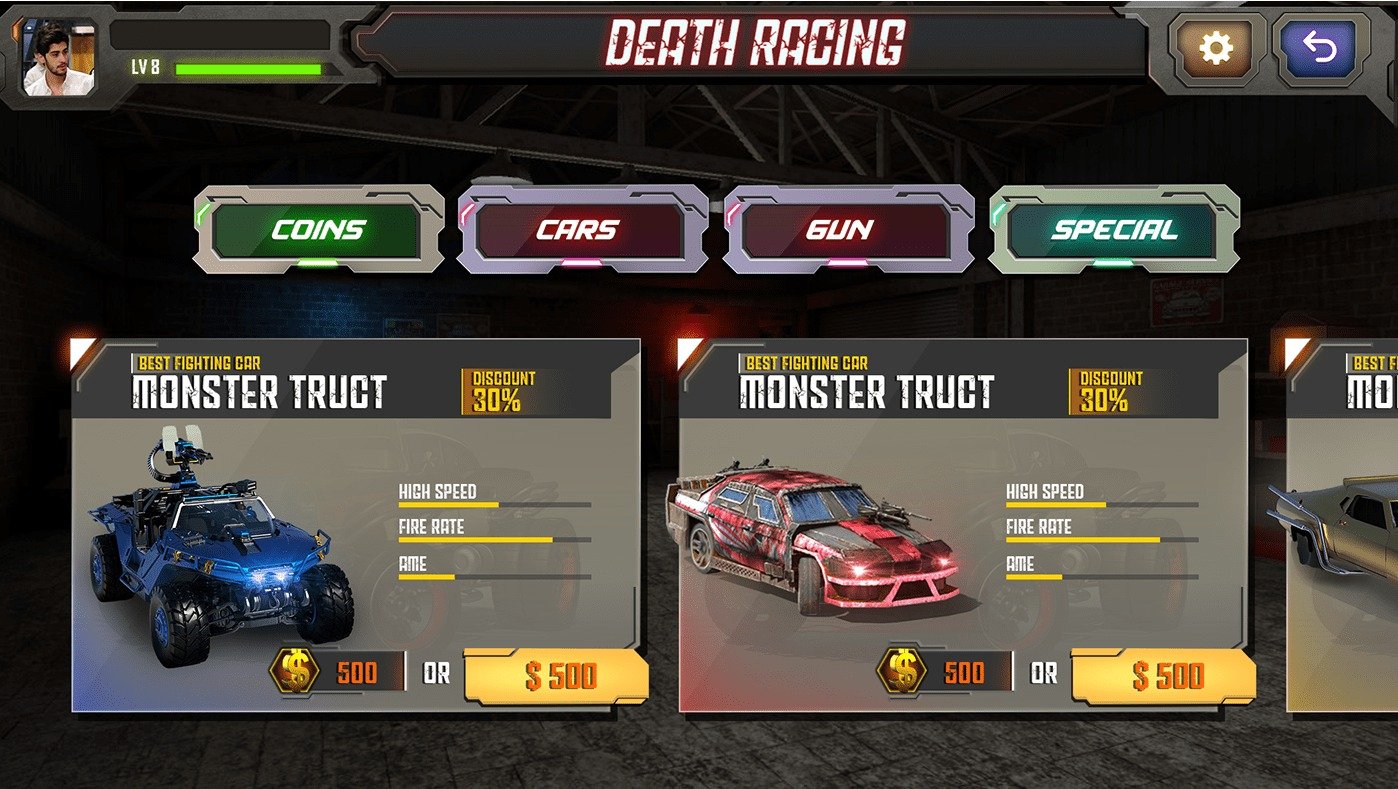The height and width of the screenshot is (789, 1398).
Task: Show the Special shop tab
Action: (x=1114, y=230)
